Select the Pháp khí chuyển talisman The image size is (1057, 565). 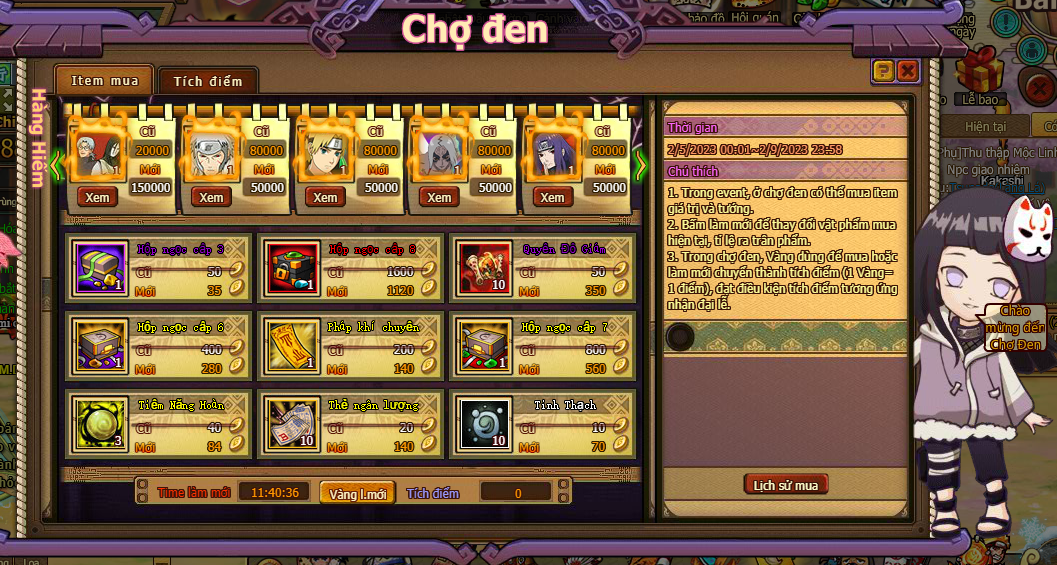pyautogui.click(x=294, y=345)
